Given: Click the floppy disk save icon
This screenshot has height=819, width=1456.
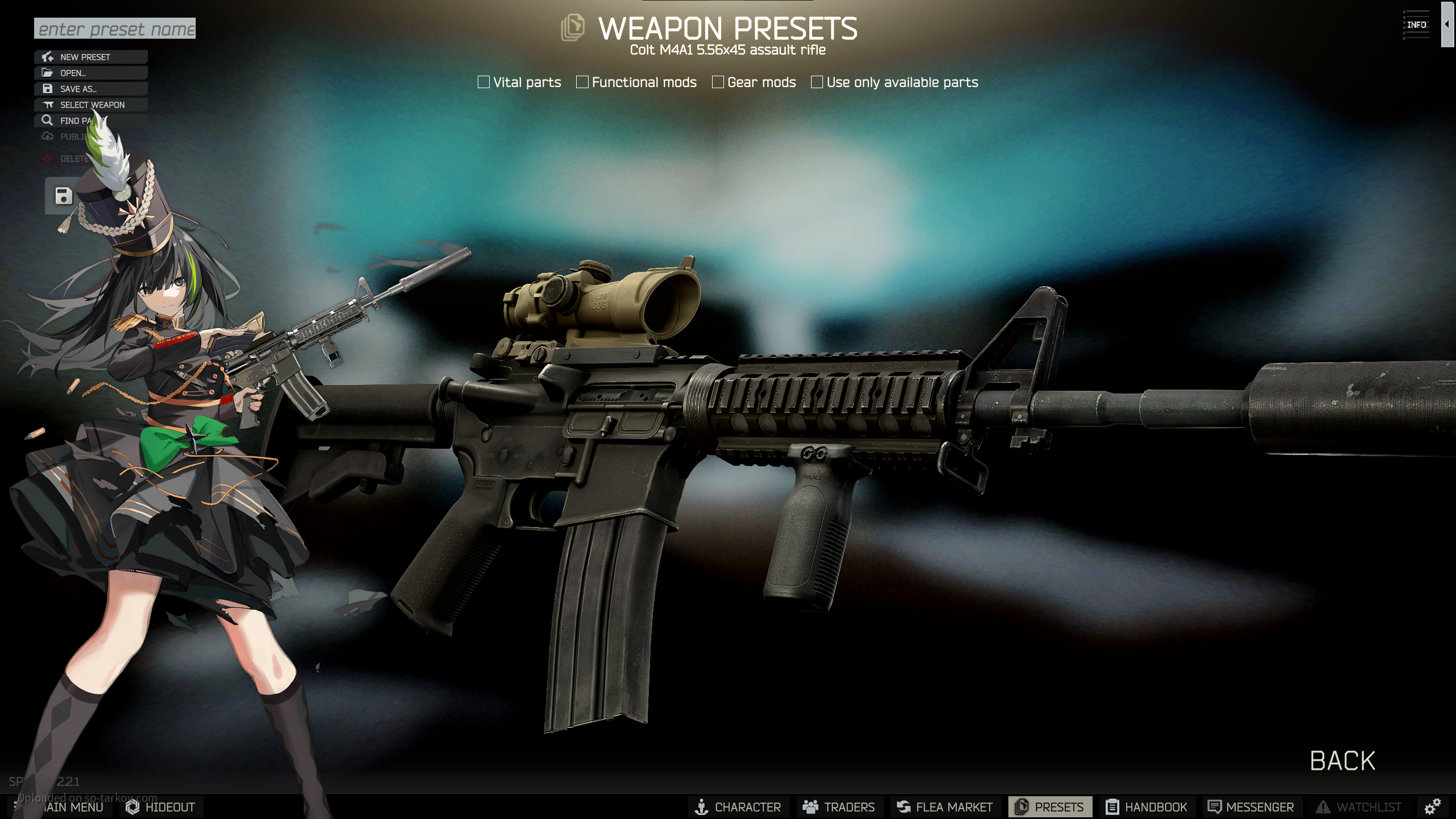Looking at the screenshot, I should pyautogui.click(x=63, y=196).
